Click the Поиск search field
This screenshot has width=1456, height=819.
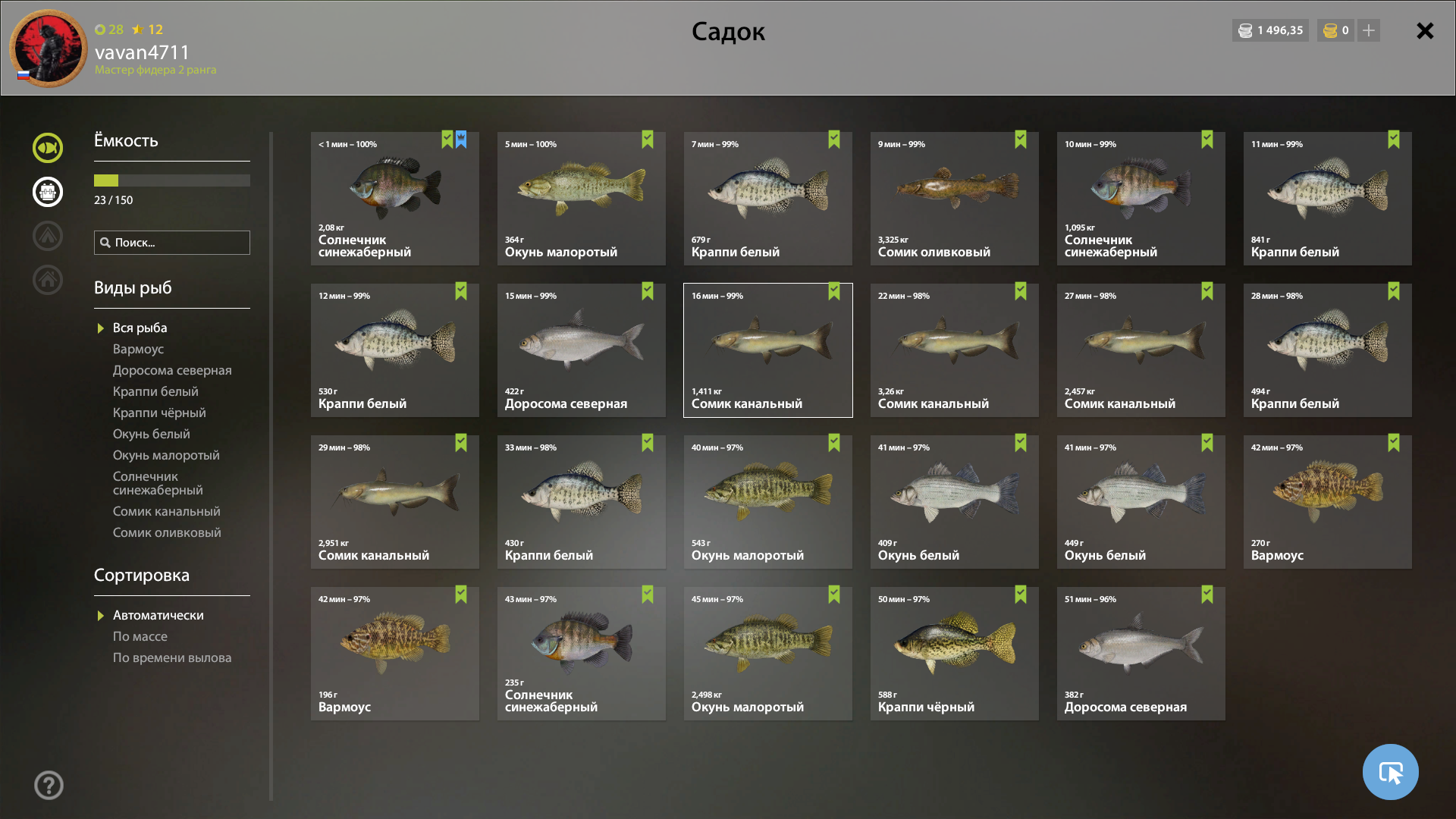pos(172,243)
